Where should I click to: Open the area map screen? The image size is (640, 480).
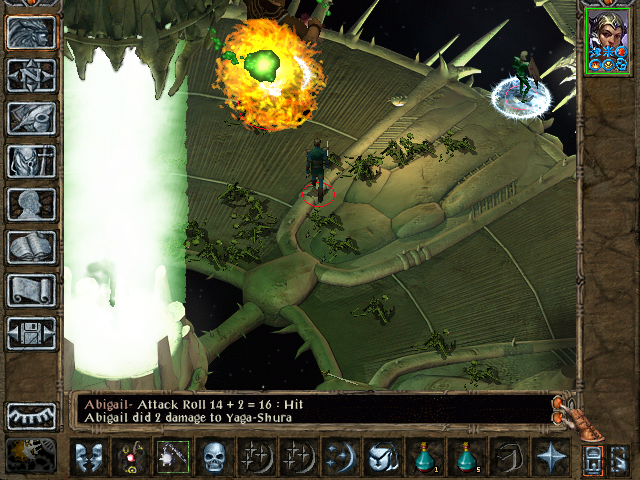coord(31,74)
